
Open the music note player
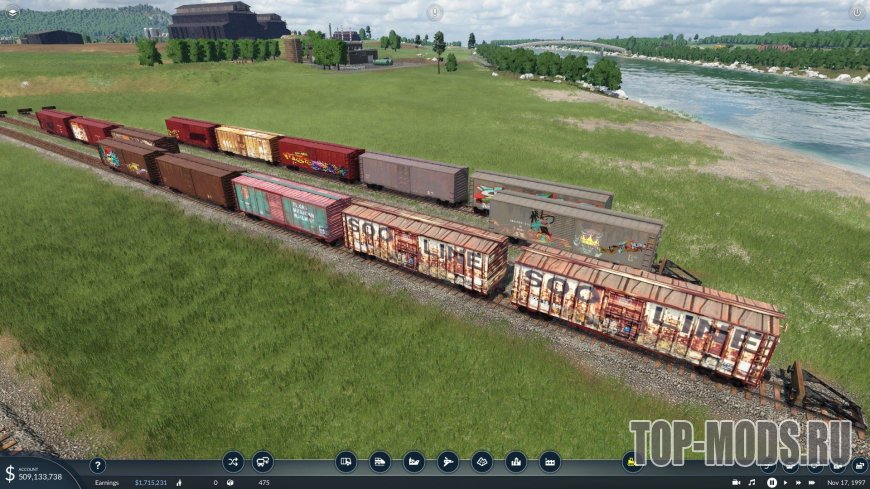point(752,482)
